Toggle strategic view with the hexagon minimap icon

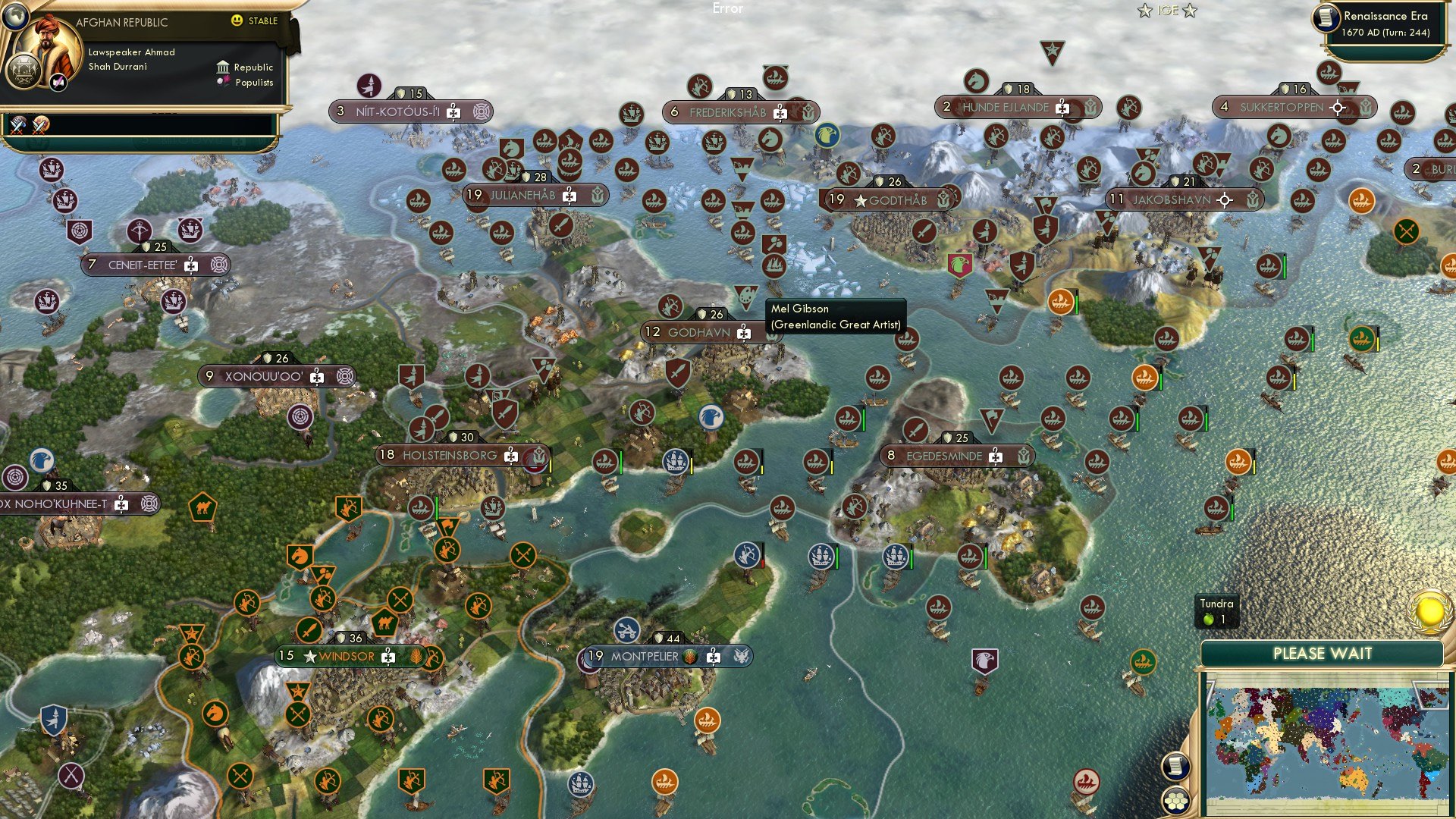[1177, 802]
